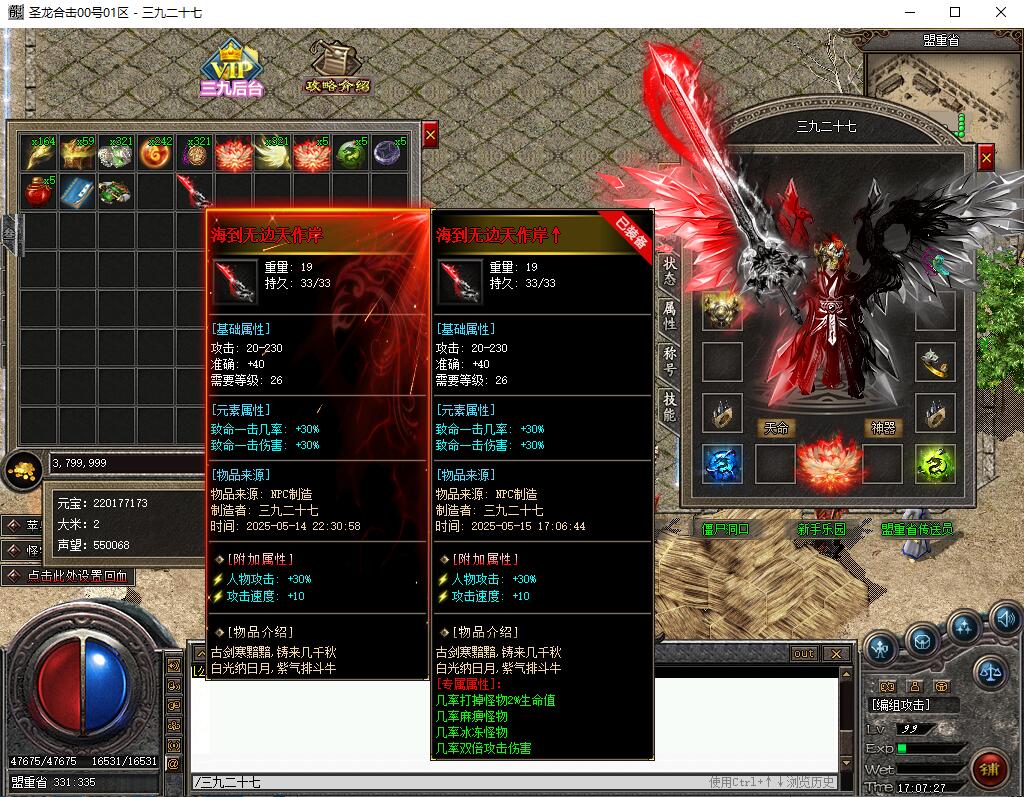Select the red sword in the bag

click(191, 190)
